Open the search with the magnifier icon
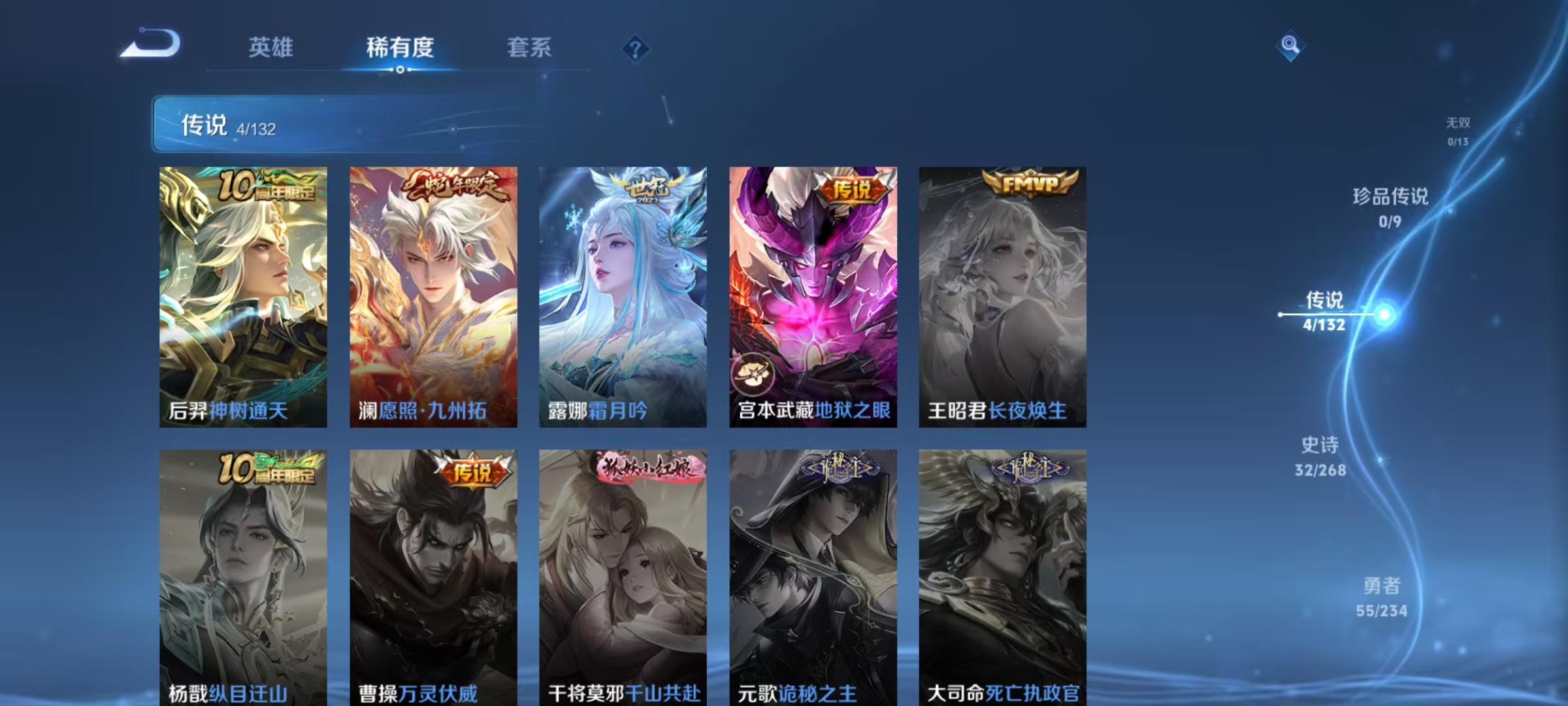The width and height of the screenshot is (1568, 706). (1289, 44)
